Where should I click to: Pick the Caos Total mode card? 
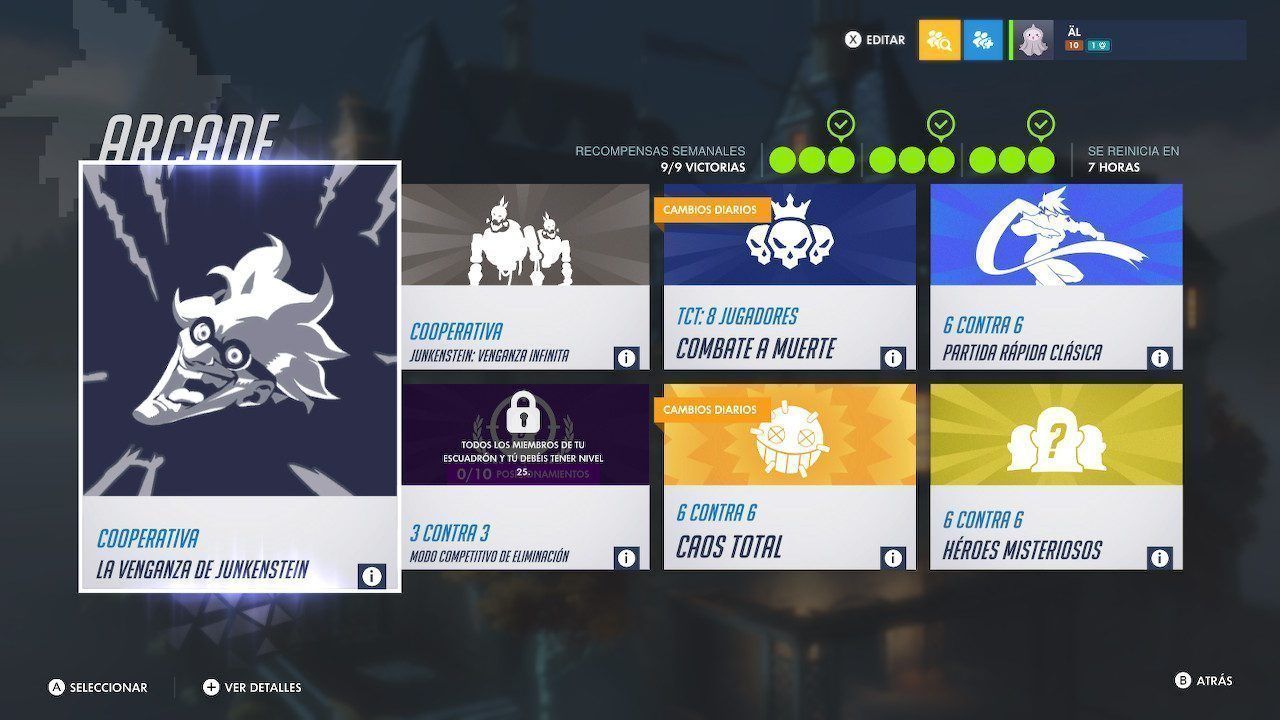tap(789, 475)
